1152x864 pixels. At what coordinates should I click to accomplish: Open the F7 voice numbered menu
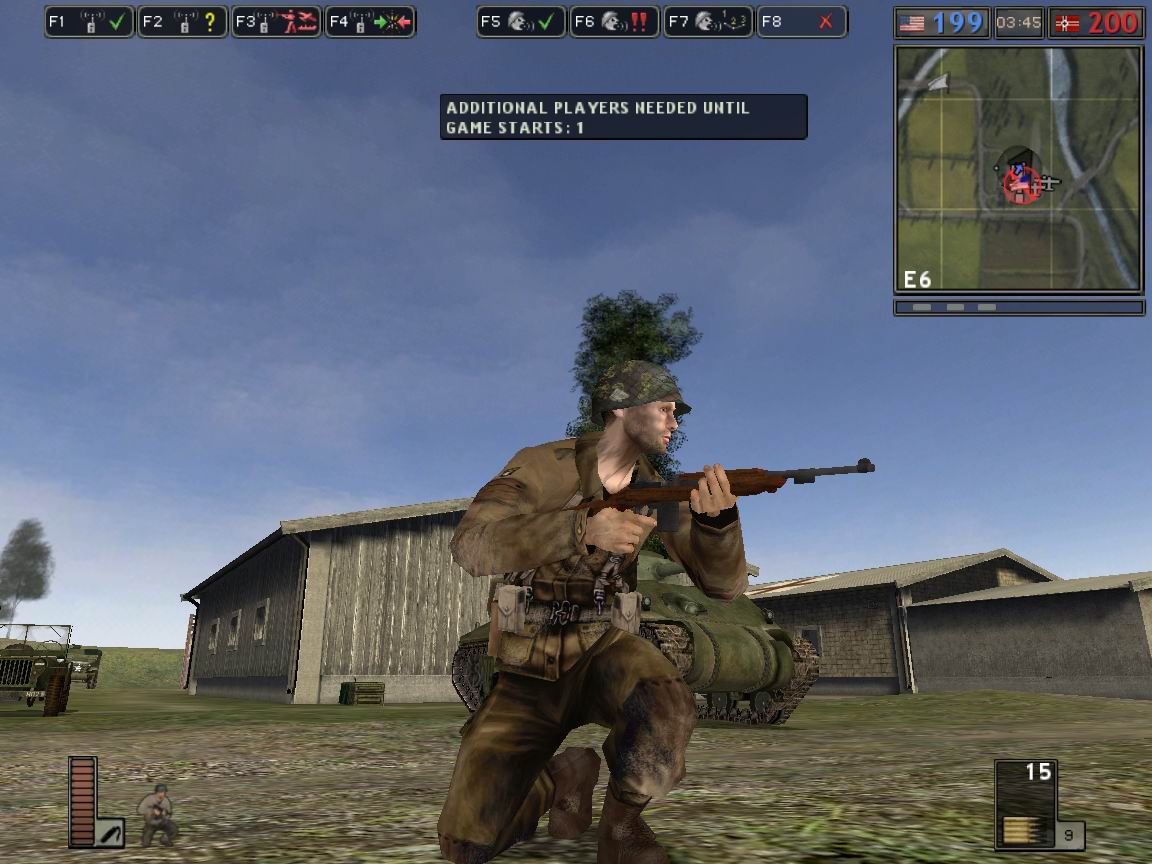(x=708, y=22)
